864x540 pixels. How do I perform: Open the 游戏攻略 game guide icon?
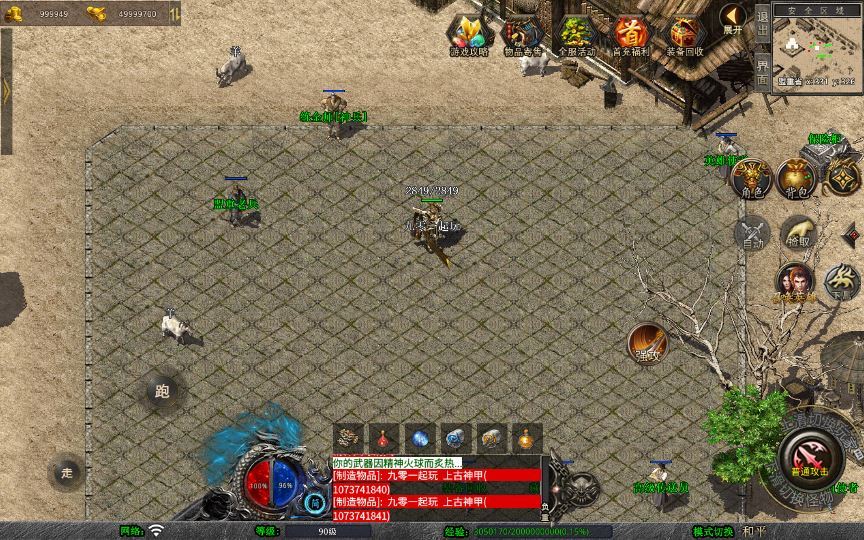(469, 36)
